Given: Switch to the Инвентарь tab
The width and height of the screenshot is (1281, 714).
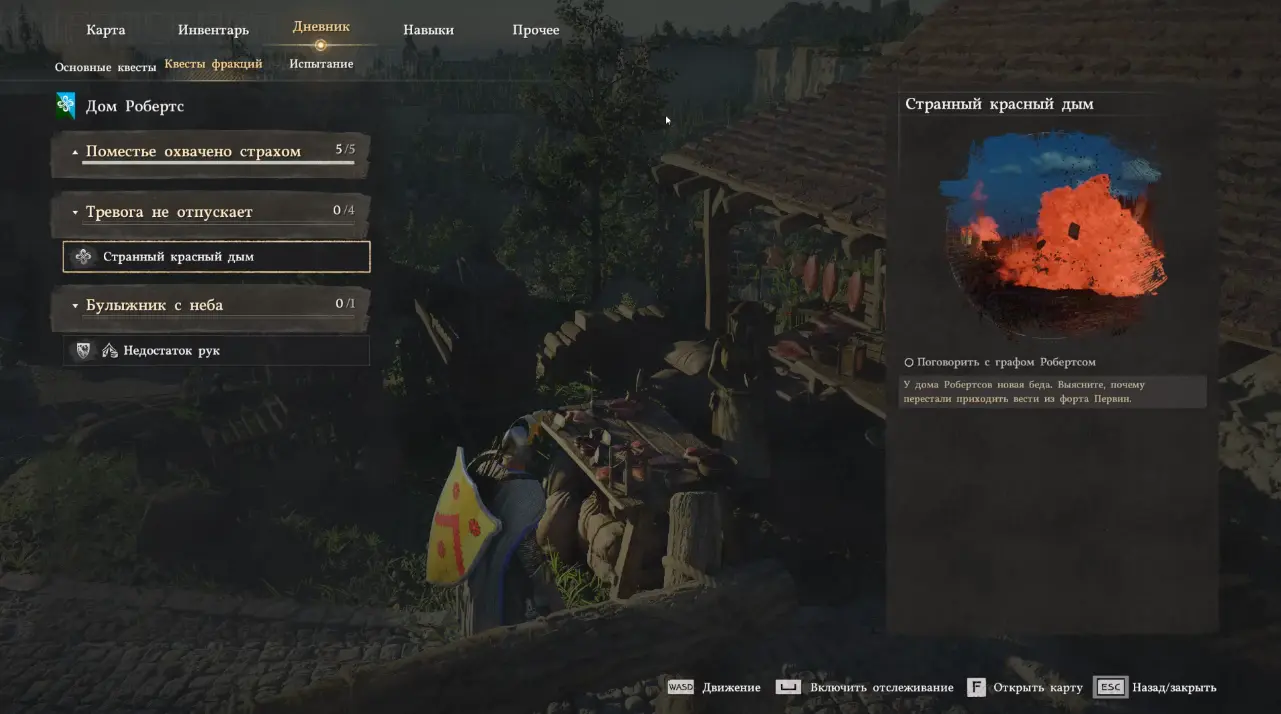Looking at the screenshot, I should click(213, 30).
